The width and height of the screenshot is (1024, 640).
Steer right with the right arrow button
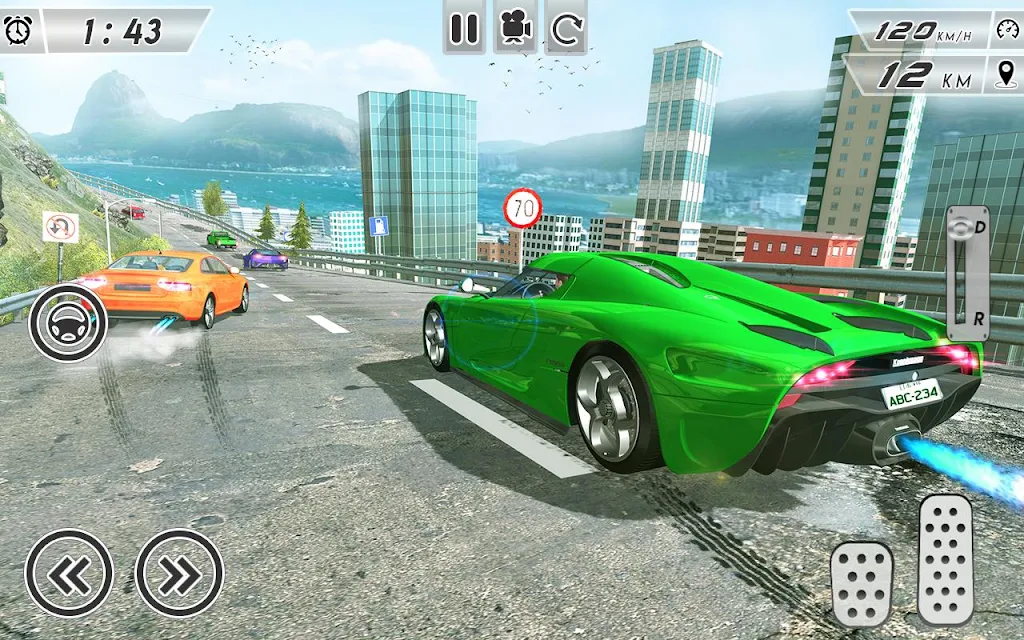click(x=179, y=573)
